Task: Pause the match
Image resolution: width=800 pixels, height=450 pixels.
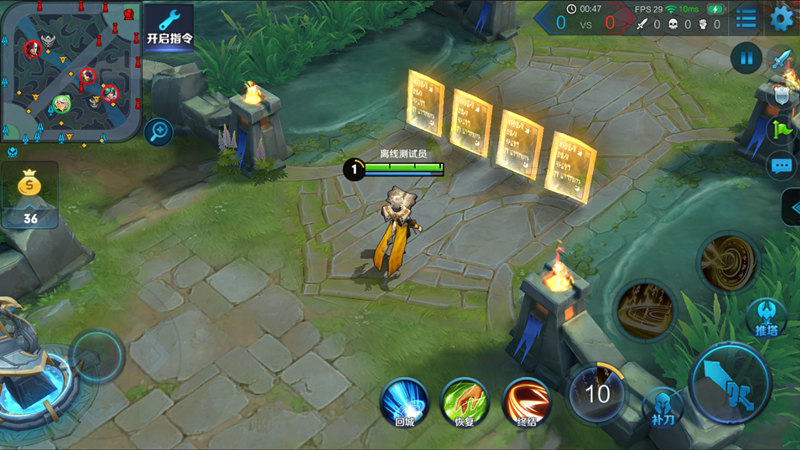Action: click(x=746, y=58)
